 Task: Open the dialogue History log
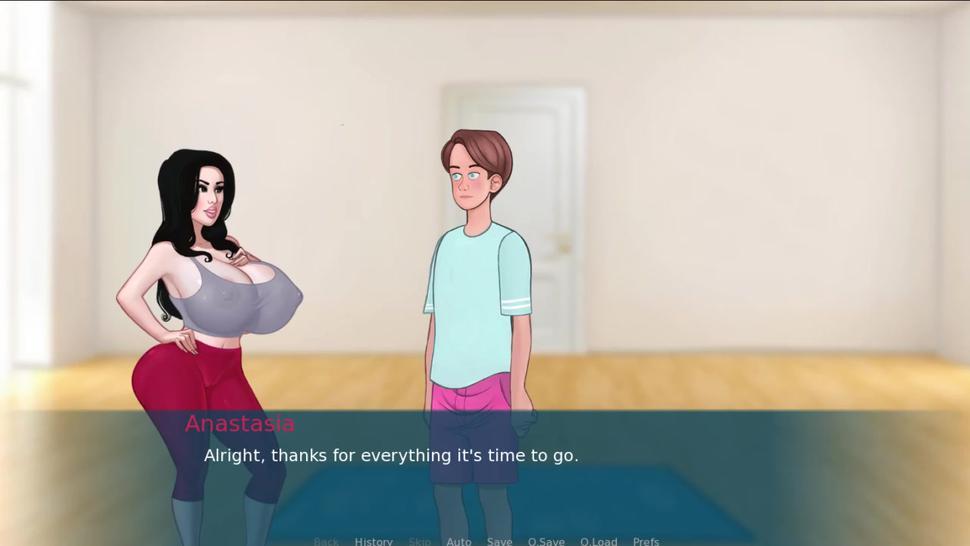[x=373, y=541]
